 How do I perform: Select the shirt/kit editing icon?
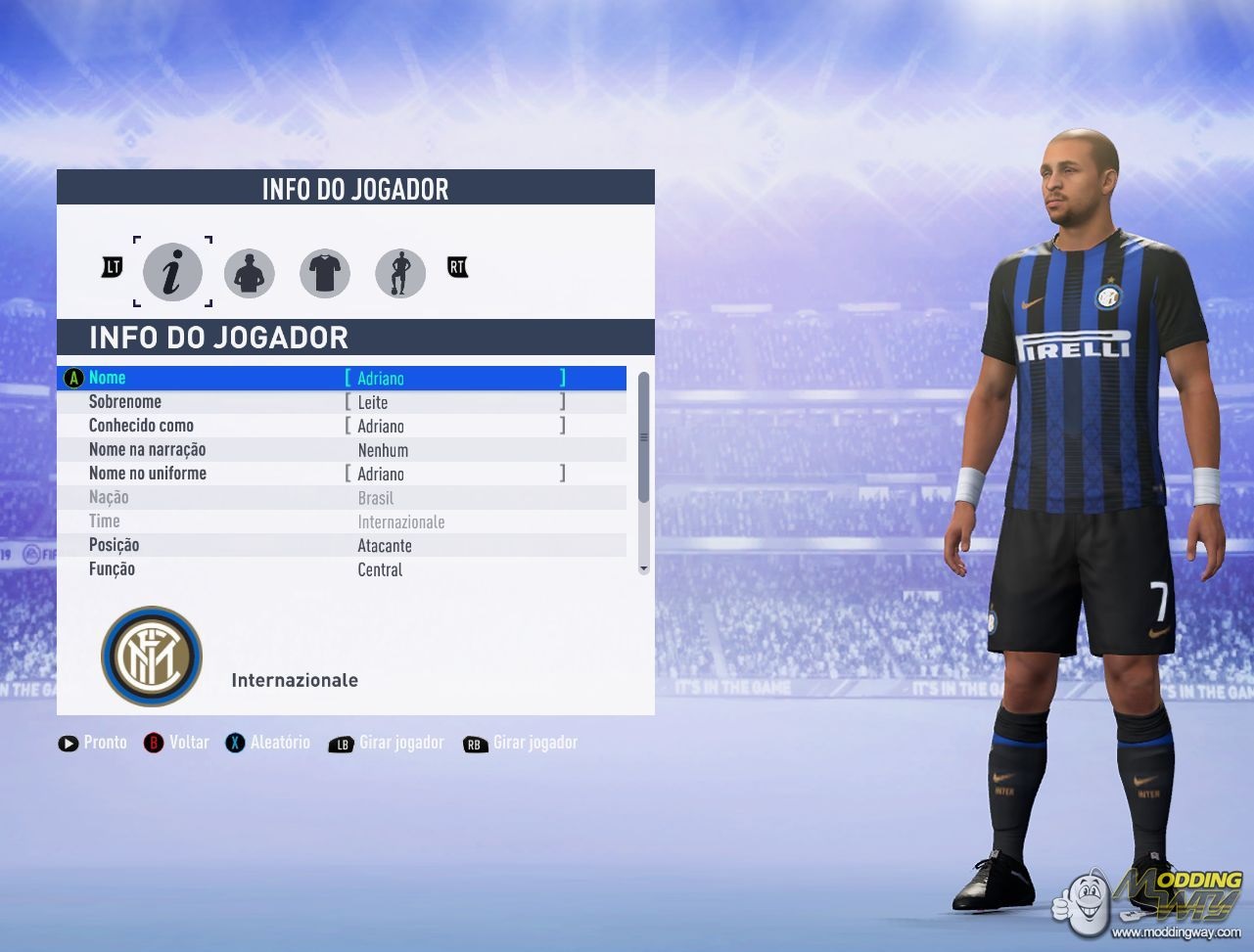tap(324, 273)
